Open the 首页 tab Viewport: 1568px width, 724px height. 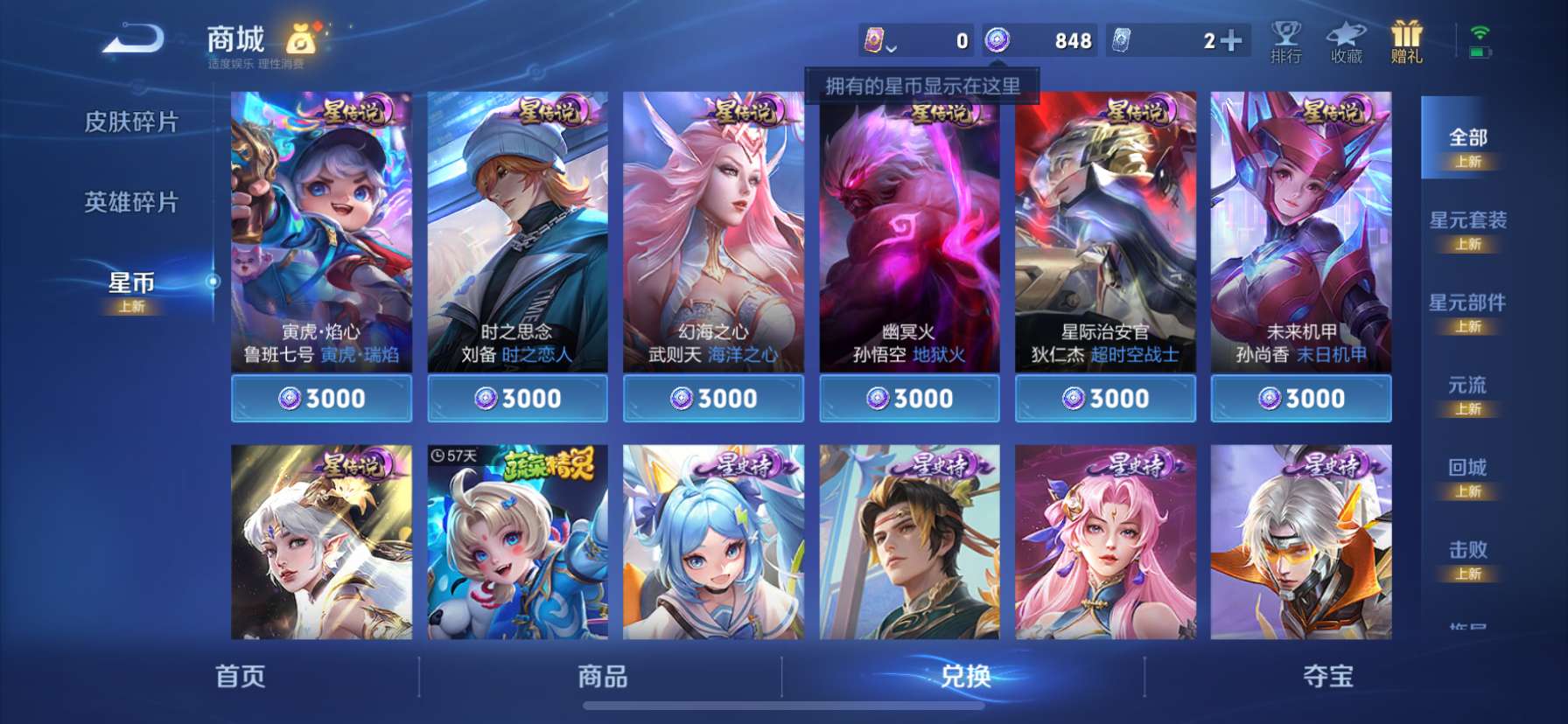coord(239,677)
